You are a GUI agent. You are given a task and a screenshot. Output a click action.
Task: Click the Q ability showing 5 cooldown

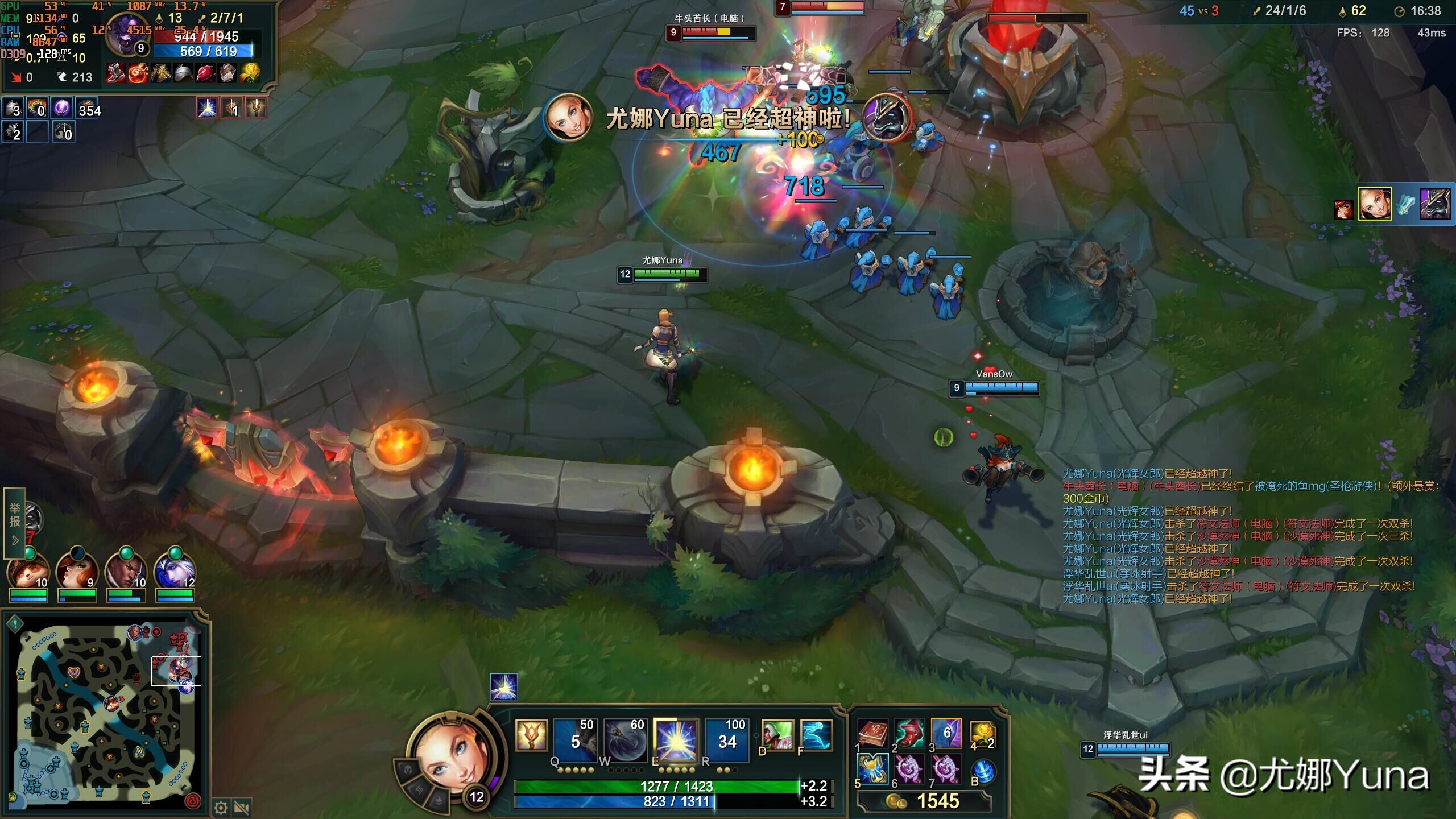point(575,739)
